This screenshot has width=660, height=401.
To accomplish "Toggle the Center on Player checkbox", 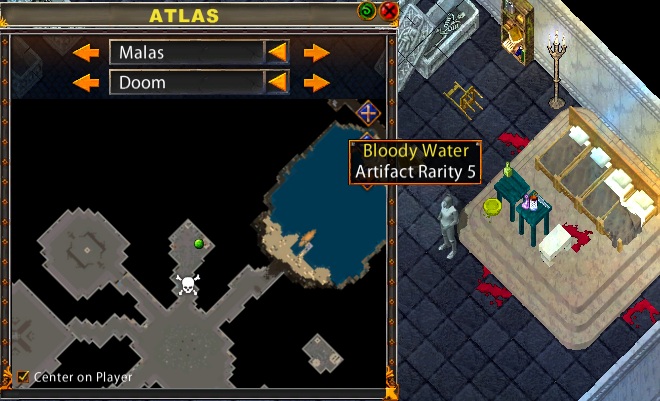I will pos(23,377).
